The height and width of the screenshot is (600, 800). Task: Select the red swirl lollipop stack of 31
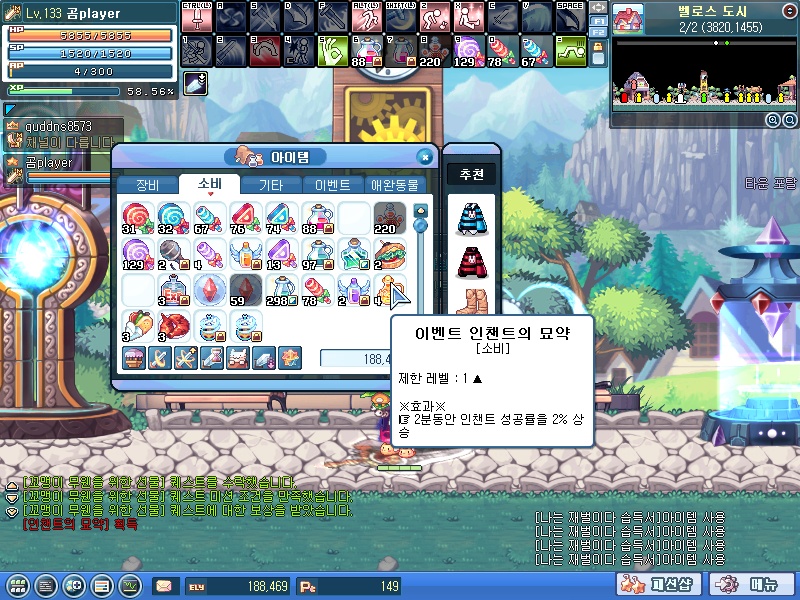(x=136, y=218)
